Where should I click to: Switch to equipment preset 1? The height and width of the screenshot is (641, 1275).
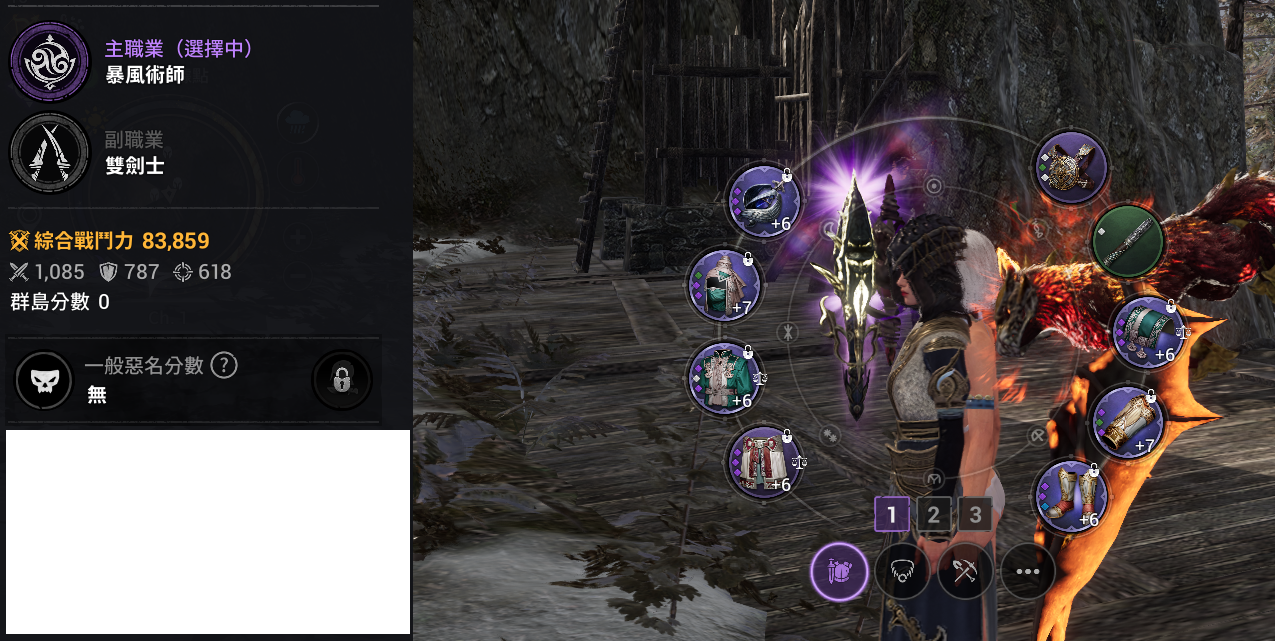[891, 515]
